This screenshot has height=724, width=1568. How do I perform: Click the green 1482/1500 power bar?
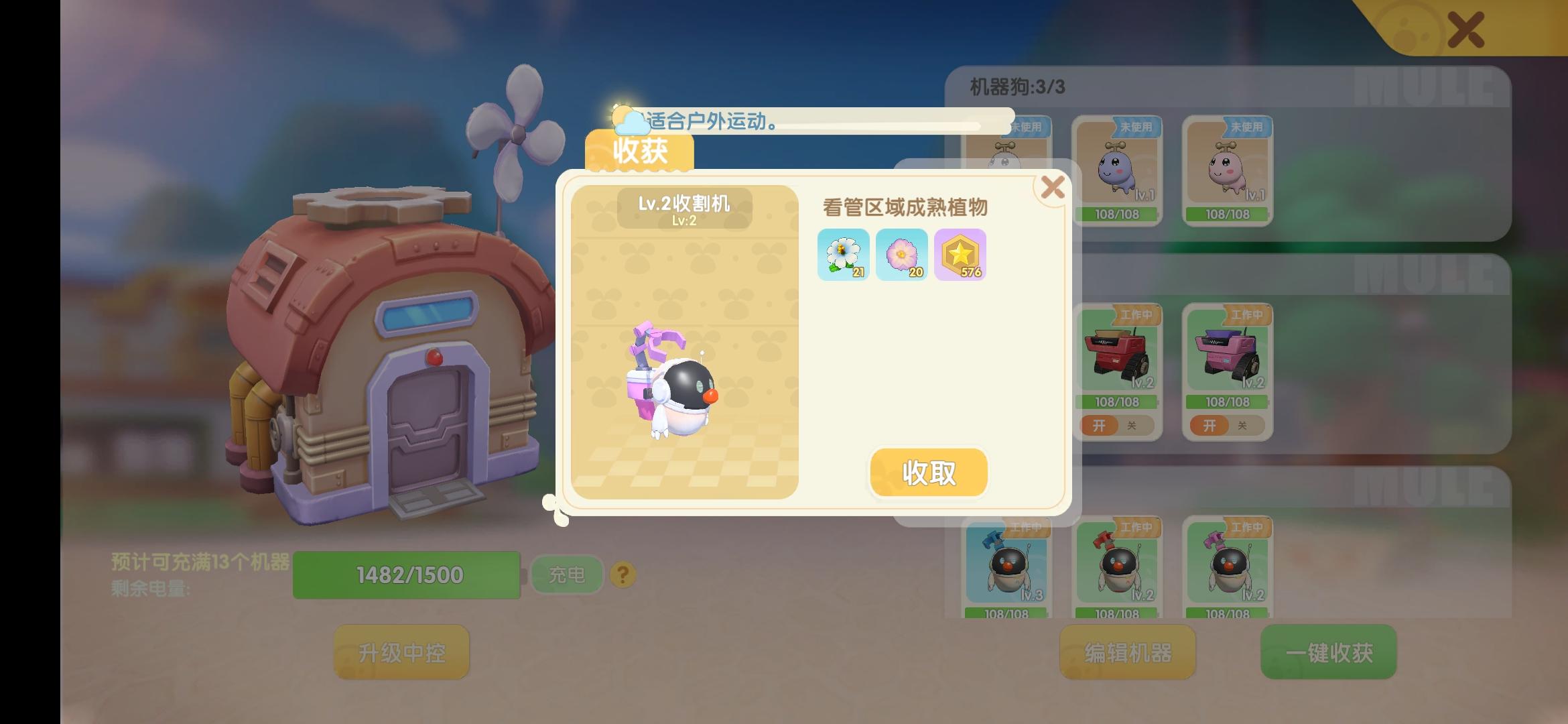pos(407,574)
